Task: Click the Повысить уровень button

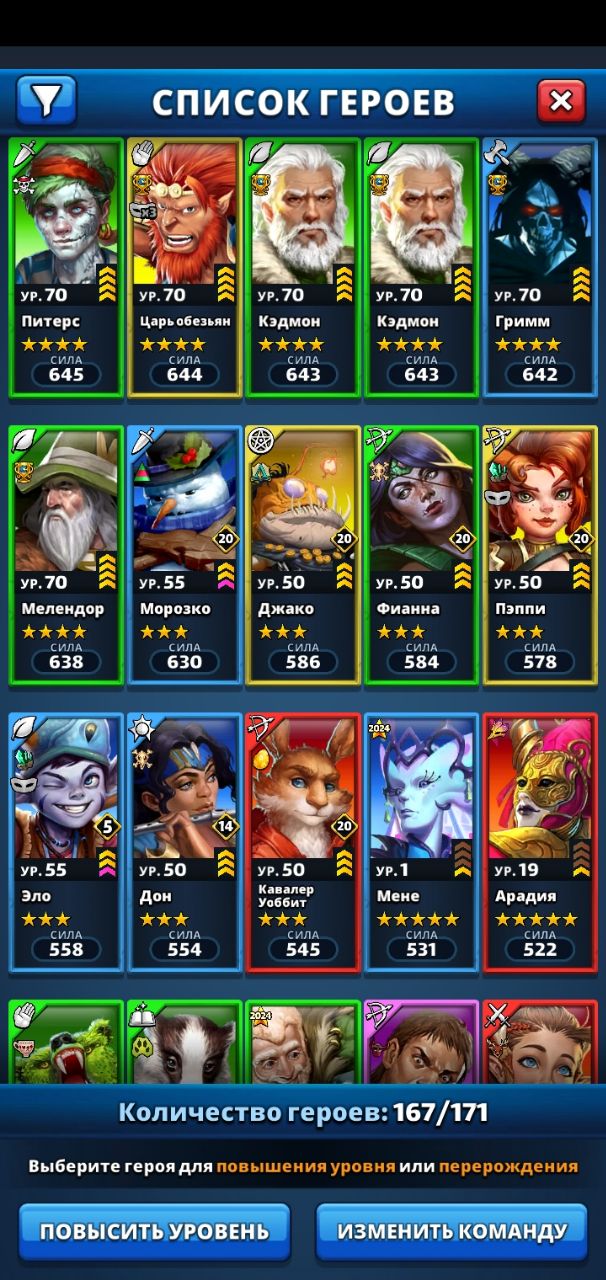Action: pos(154,1231)
